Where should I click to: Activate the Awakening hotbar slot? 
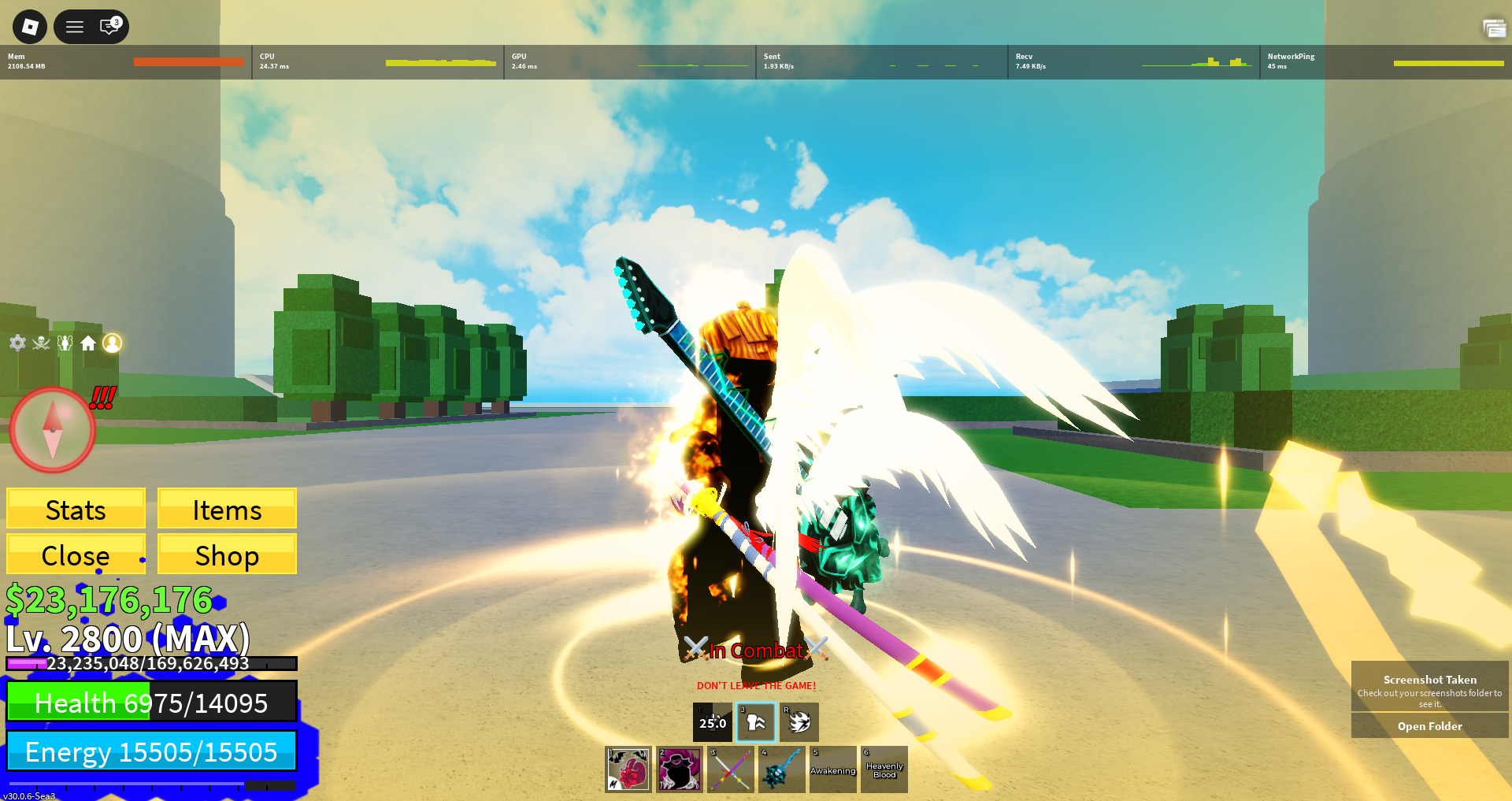833,769
